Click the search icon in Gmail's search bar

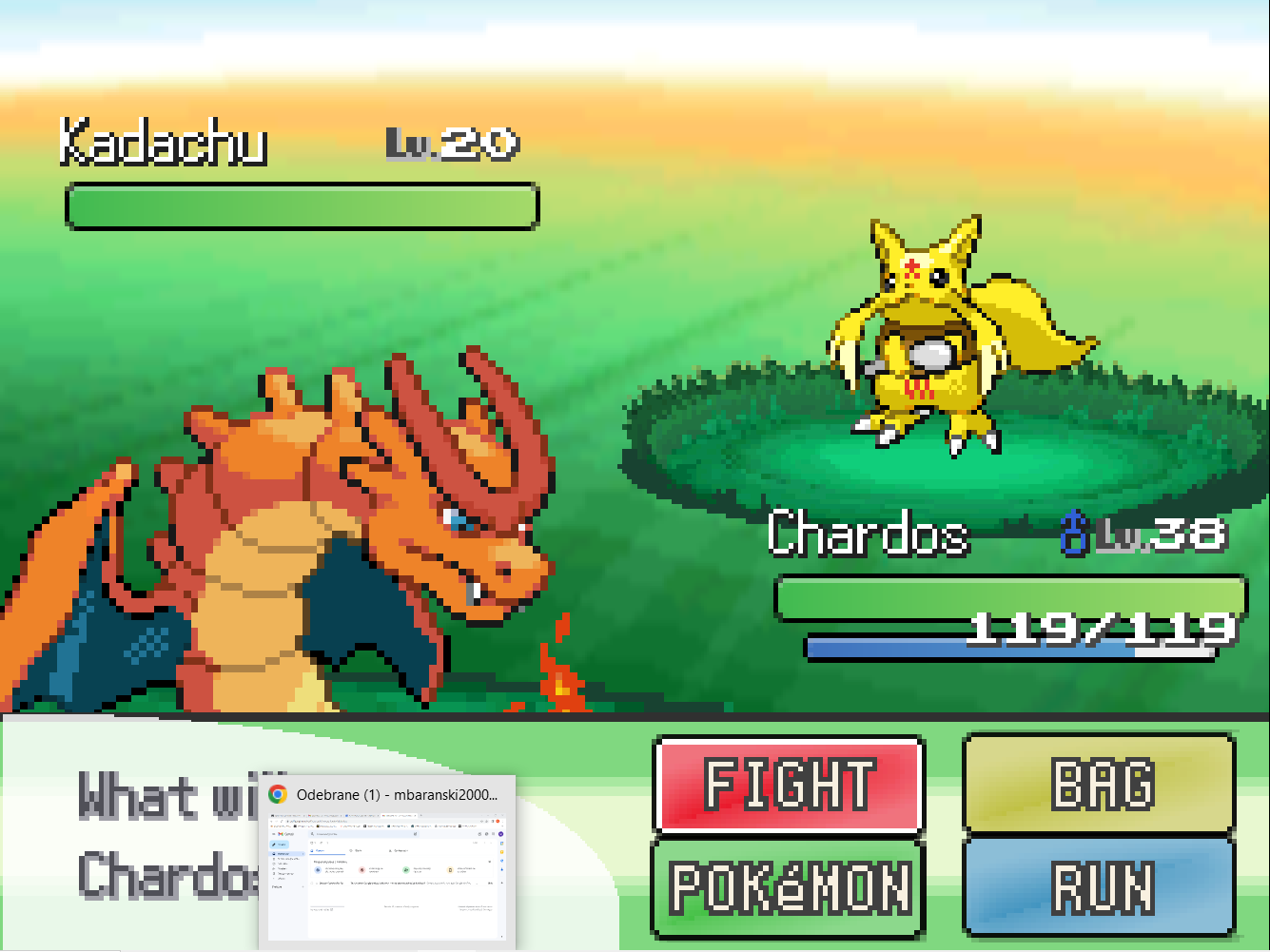click(313, 833)
